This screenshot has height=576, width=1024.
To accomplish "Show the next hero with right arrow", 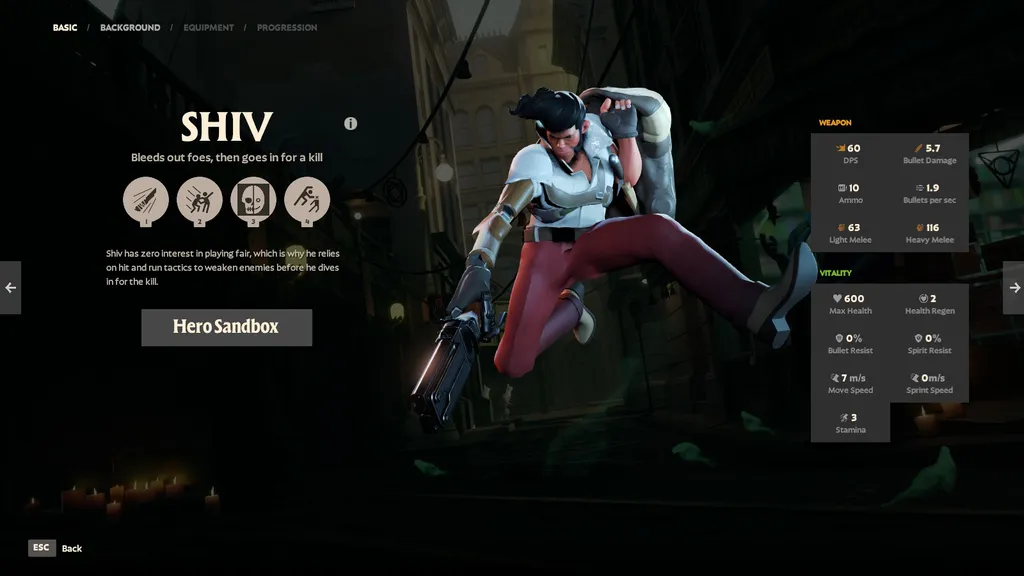I will point(1013,288).
